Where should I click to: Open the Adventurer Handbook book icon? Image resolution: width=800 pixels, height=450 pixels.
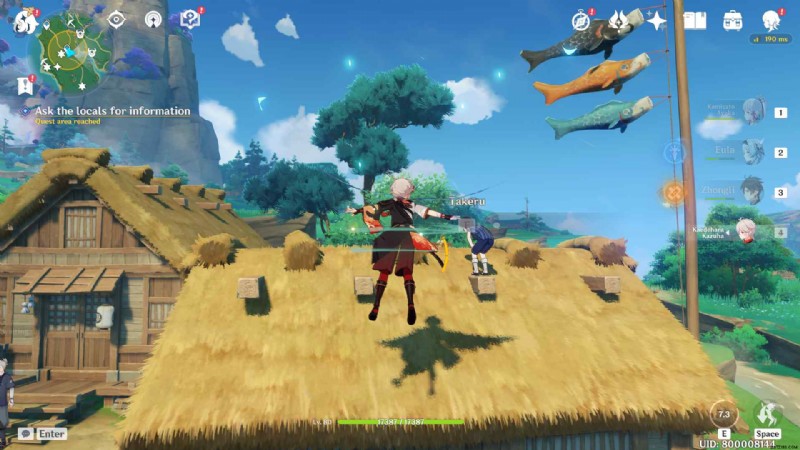[x=694, y=20]
